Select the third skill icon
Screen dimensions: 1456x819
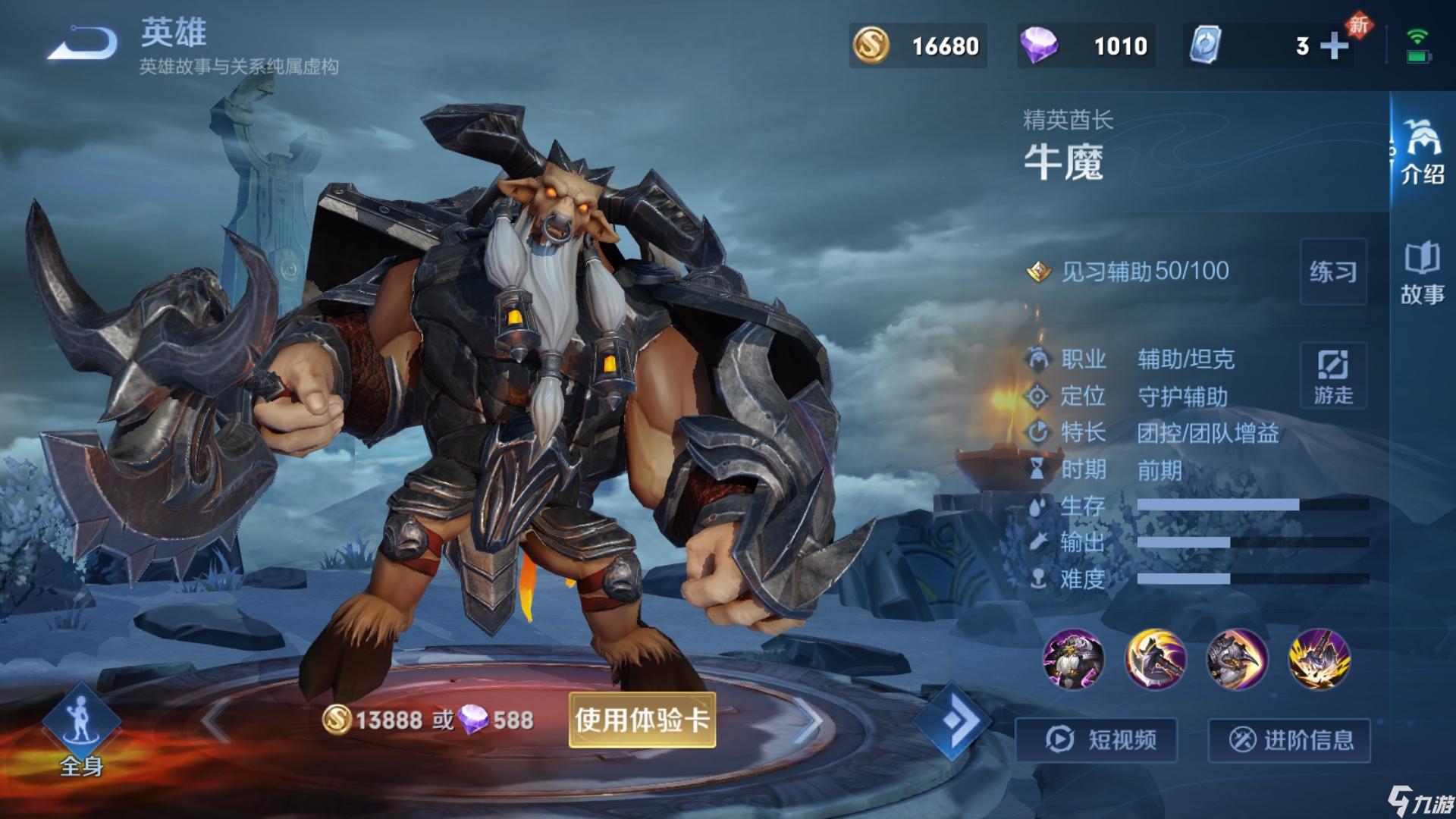tap(1237, 659)
